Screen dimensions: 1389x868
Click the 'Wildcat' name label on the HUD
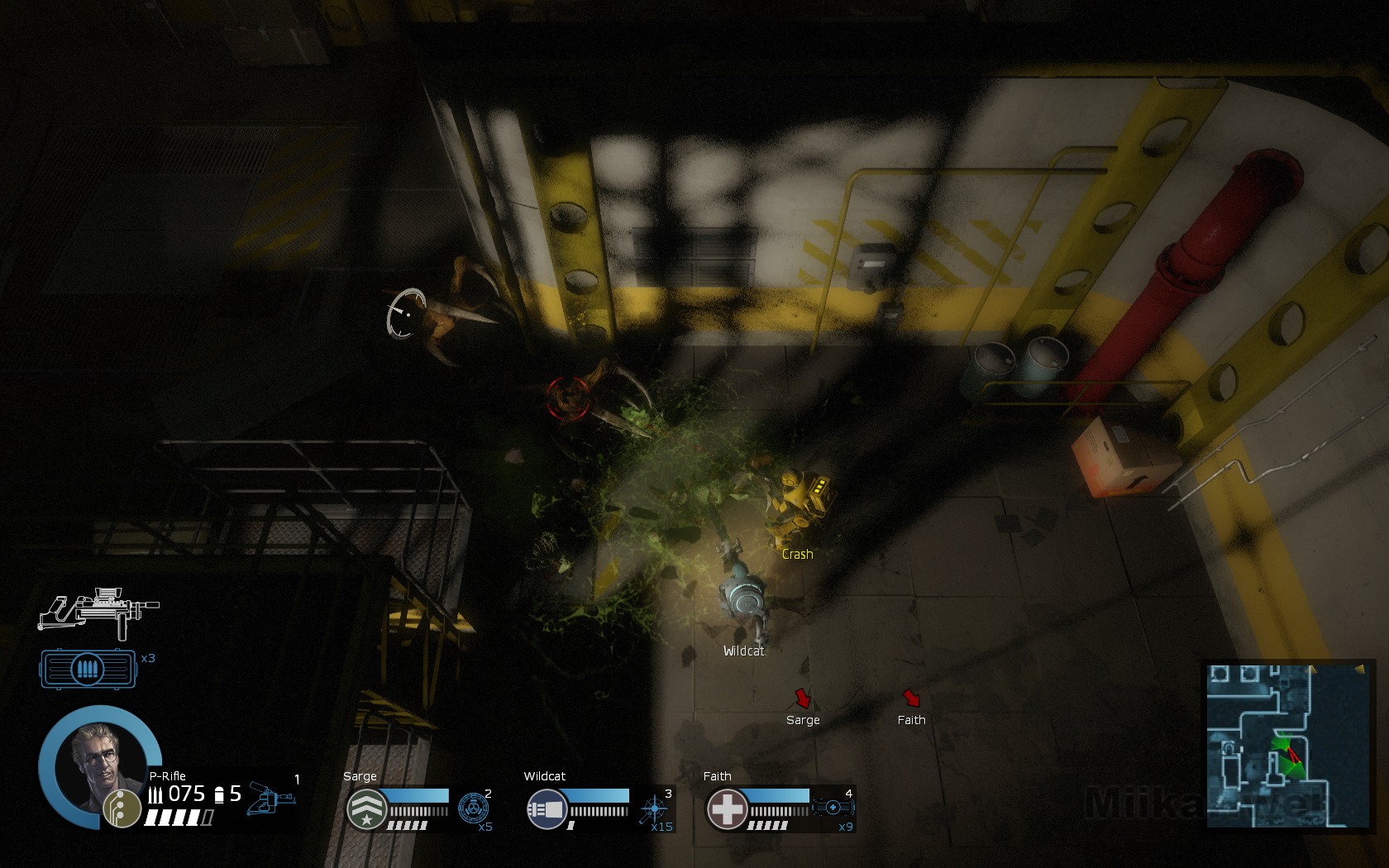click(742, 651)
